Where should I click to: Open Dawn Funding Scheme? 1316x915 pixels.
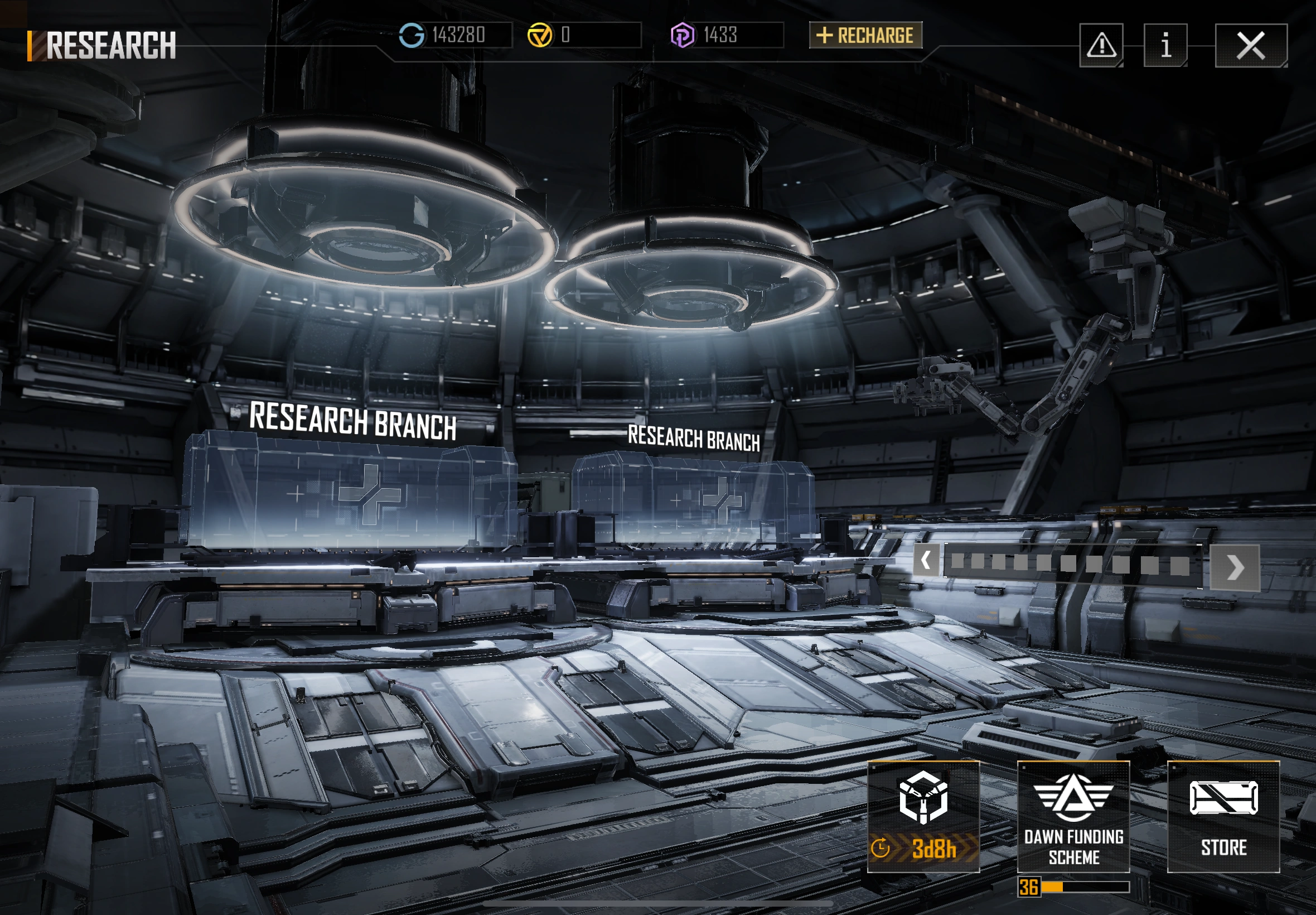(x=1073, y=816)
